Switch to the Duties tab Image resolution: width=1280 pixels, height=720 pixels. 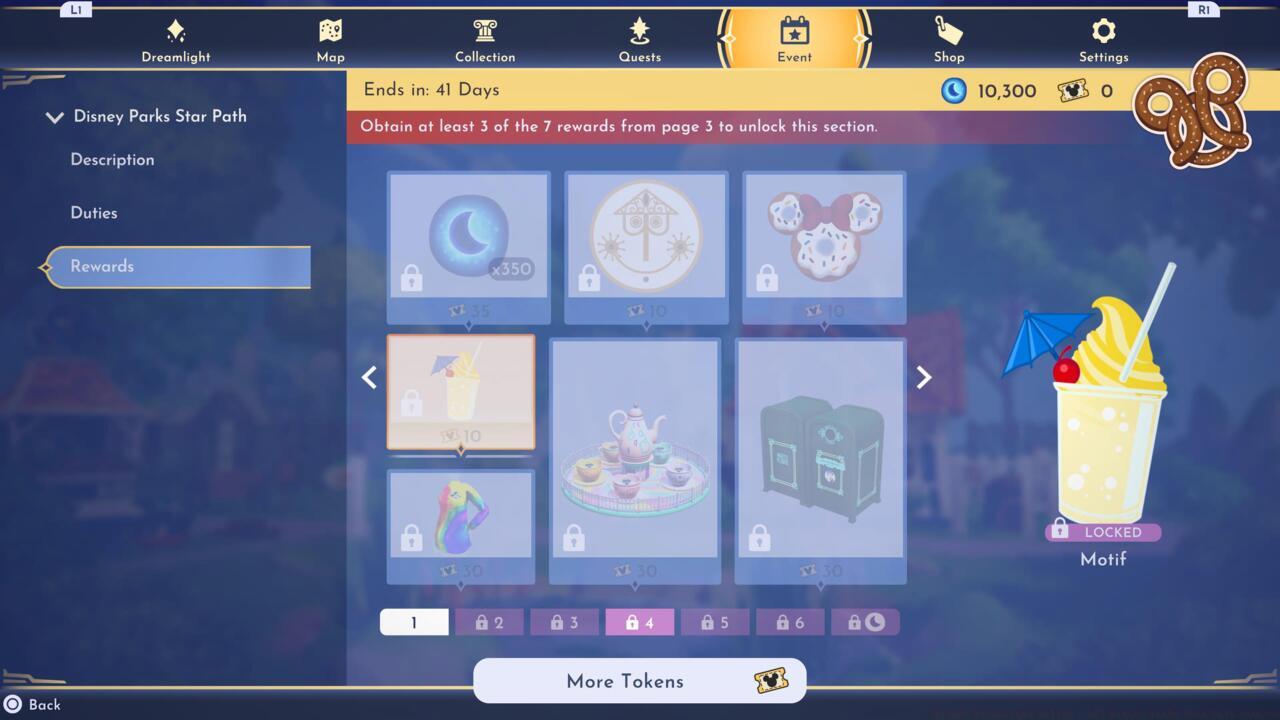tap(95, 213)
